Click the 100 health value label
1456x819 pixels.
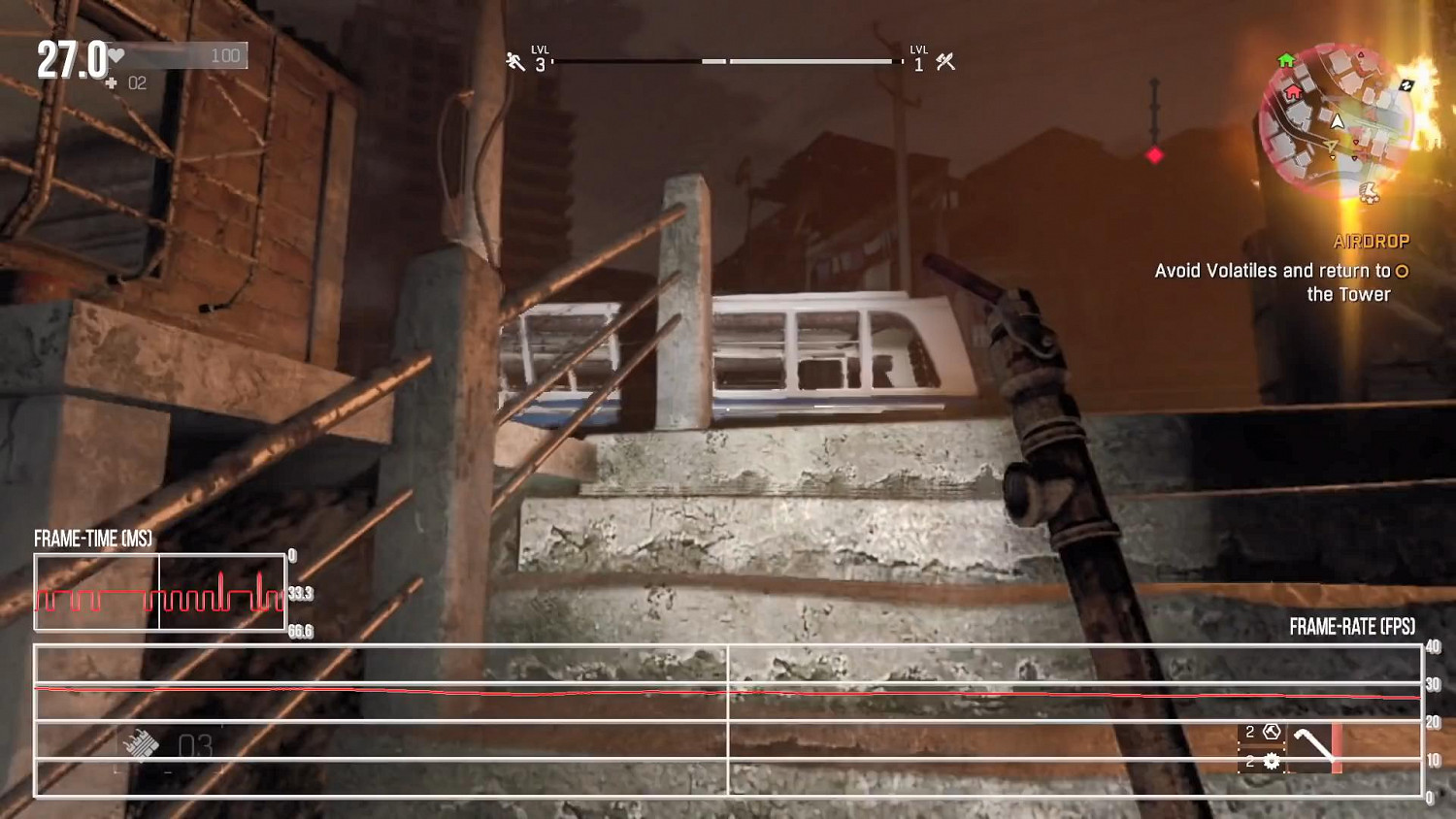[x=225, y=55]
